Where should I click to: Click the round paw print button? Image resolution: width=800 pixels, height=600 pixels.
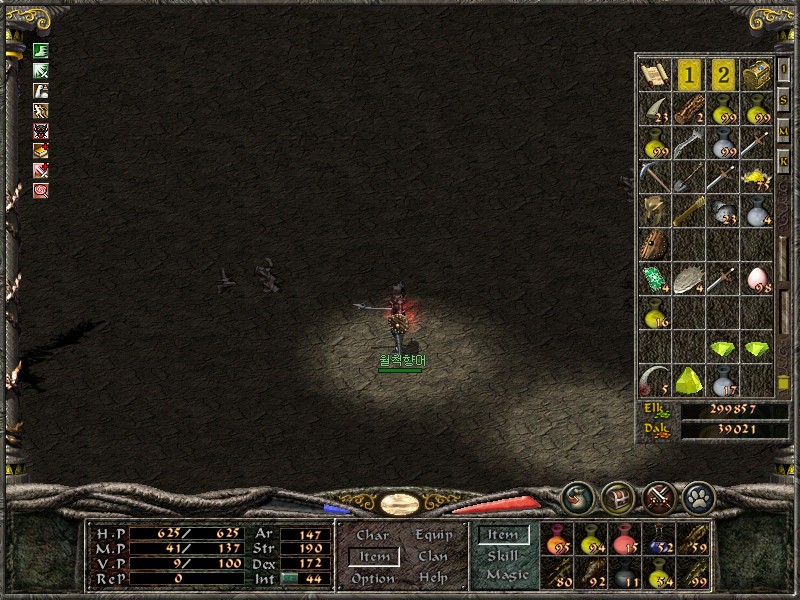697,496
